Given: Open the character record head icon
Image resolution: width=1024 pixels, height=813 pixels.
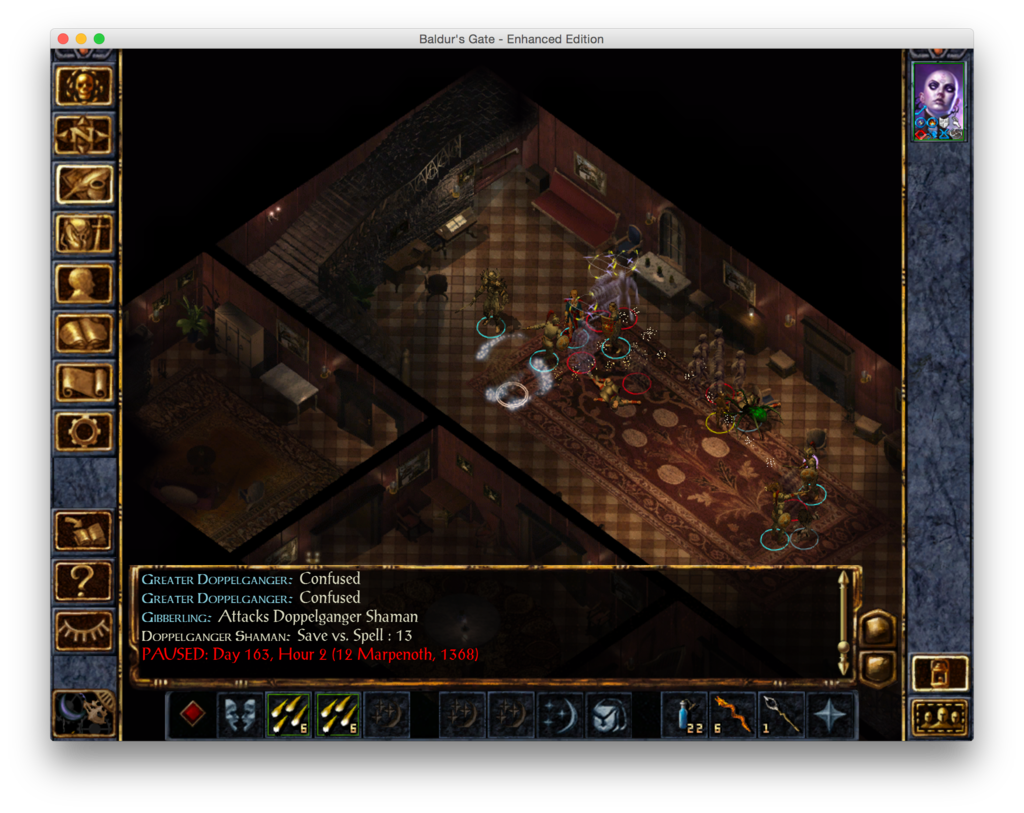Looking at the screenshot, I should click(x=84, y=284).
